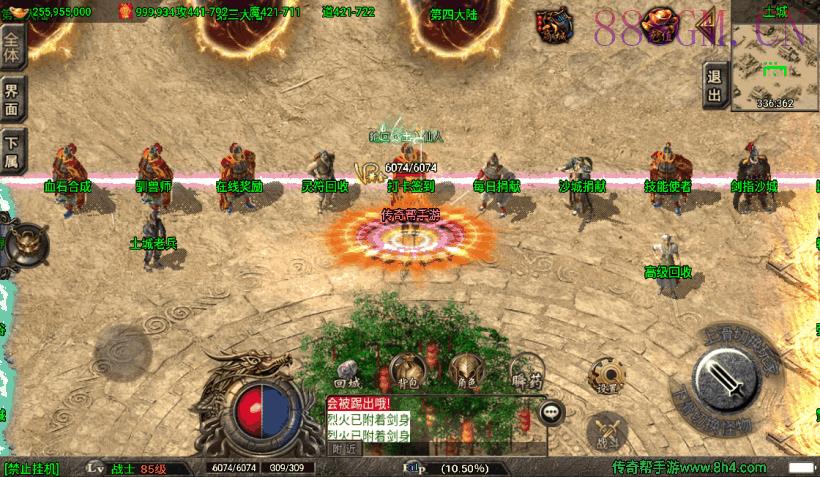
Task: Toggle the 禁止挂机 auto-battle label
Action: coord(32,468)
